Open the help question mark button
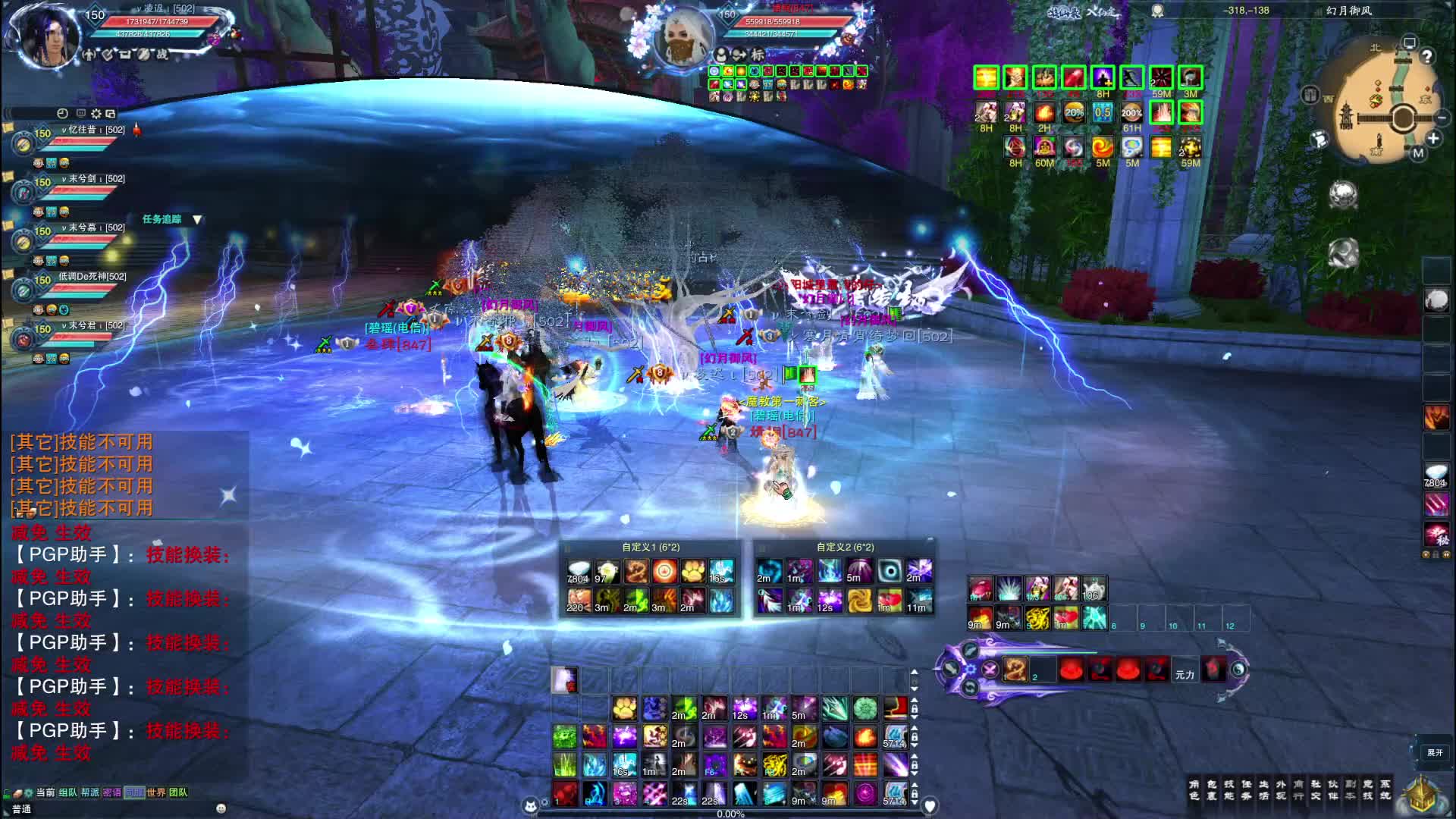Viewport: 1456px width, 819px height. (x=1426, y=56)
